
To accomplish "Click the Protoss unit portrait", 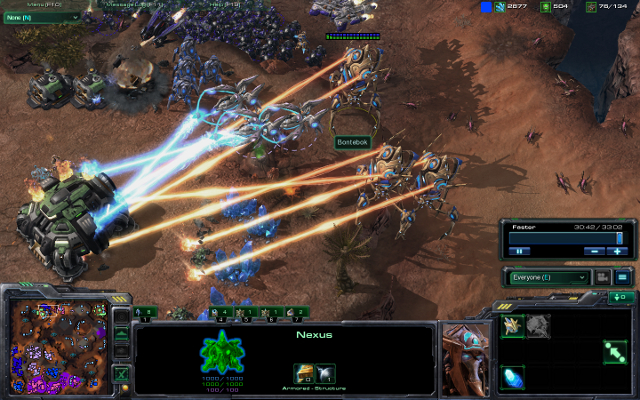I will 463,353.
